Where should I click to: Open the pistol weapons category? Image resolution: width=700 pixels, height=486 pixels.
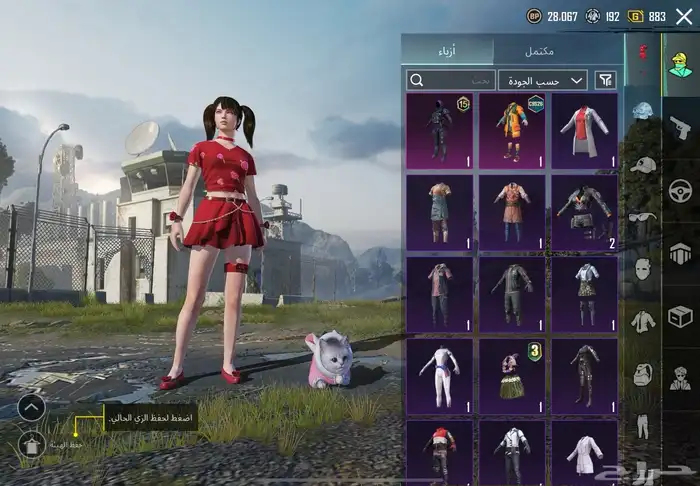(681, 127)
